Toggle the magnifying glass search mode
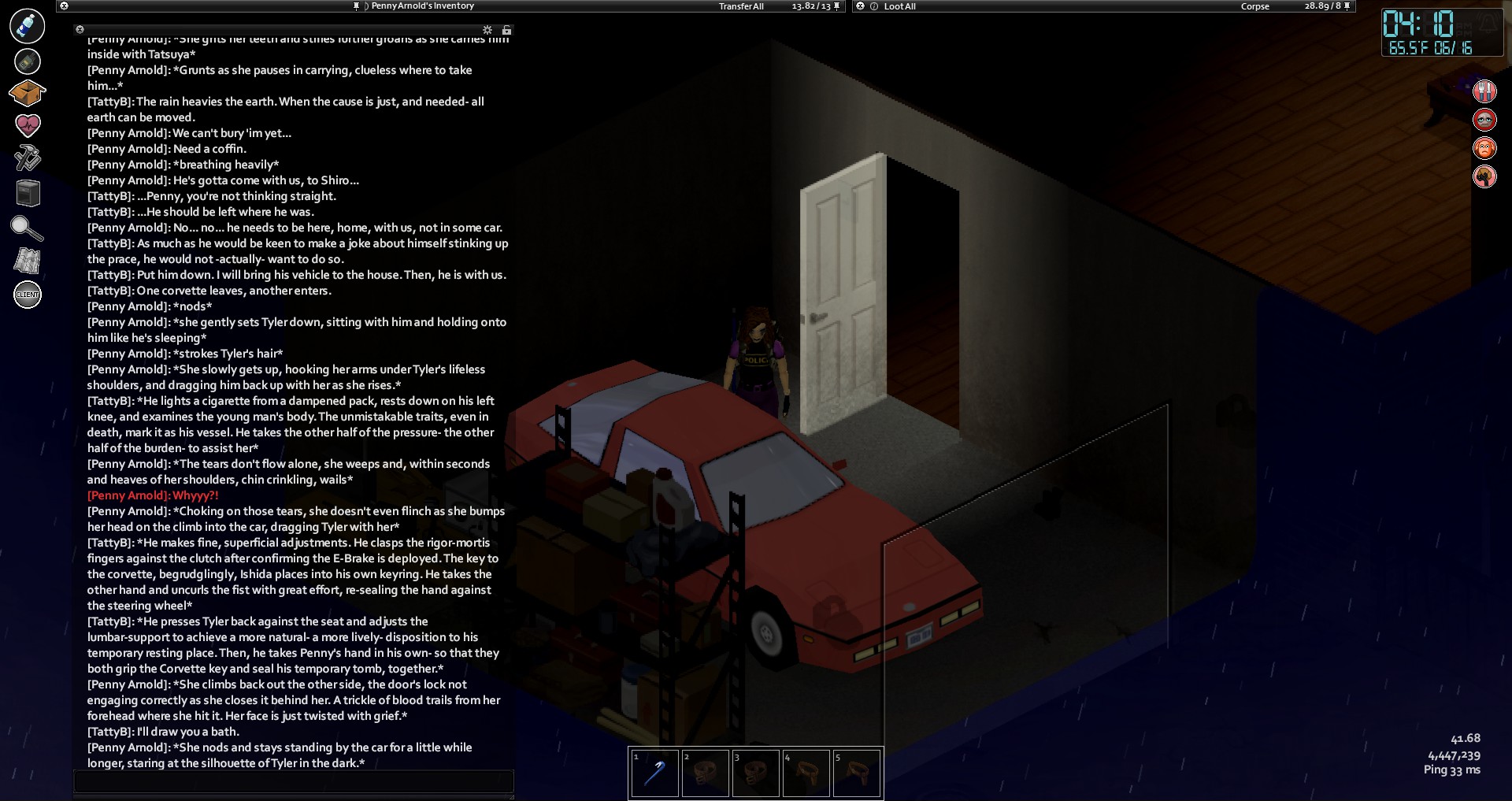This screenshot has height=801, width=1512. pos(28,228)
